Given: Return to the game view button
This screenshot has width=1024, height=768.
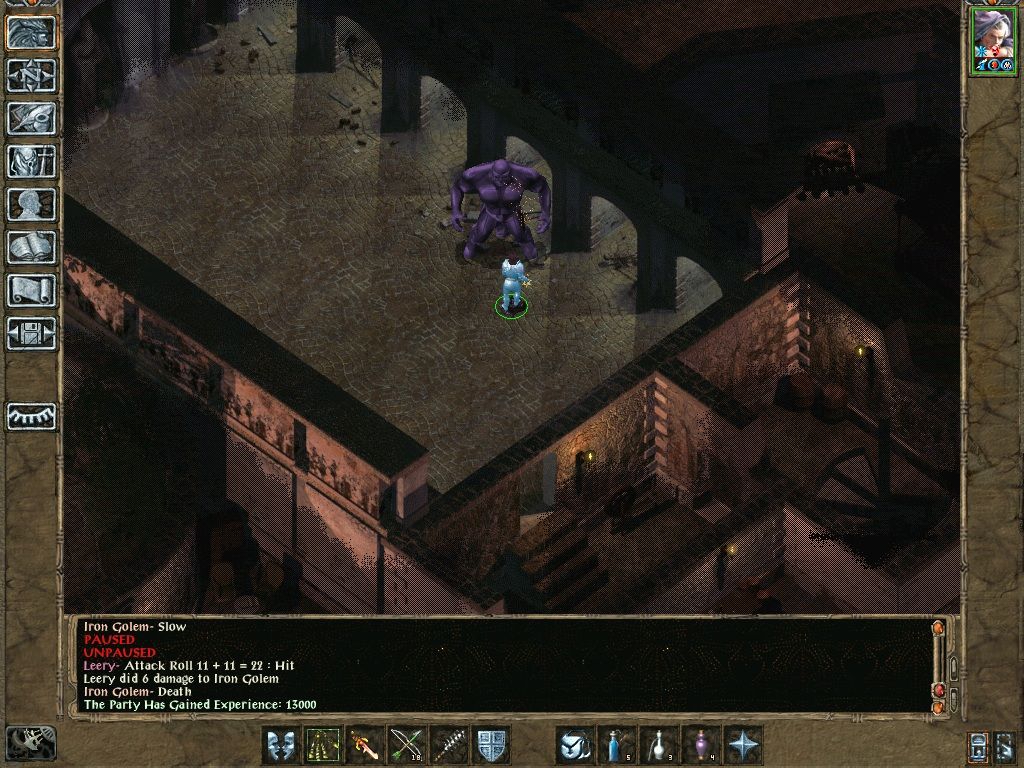Looking at the screenshot, I should [x=32, y=32].
